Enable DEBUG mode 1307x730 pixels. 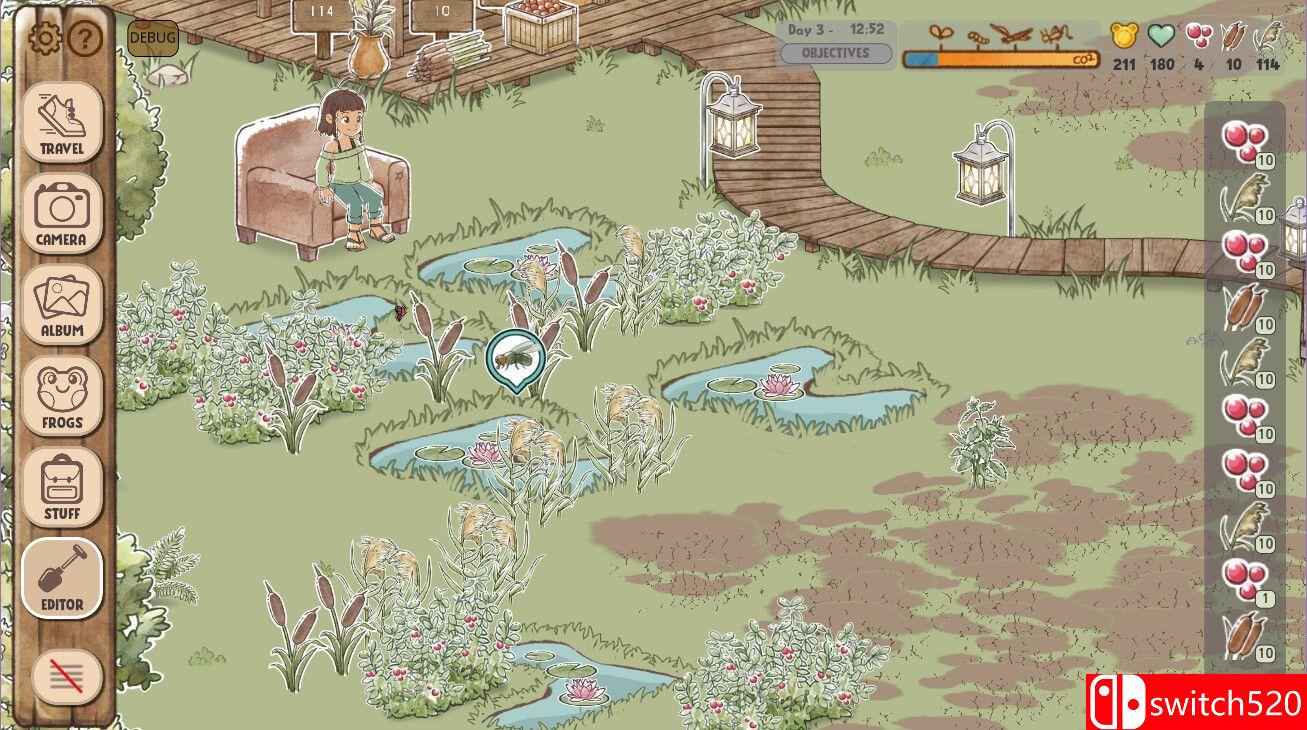tap(152, 38)
